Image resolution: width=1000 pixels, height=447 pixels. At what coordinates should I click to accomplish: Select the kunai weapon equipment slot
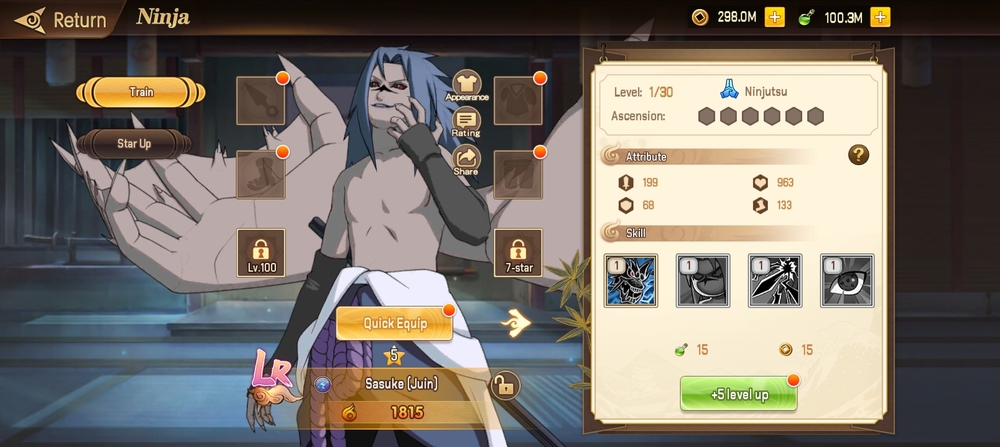[261, 100]
